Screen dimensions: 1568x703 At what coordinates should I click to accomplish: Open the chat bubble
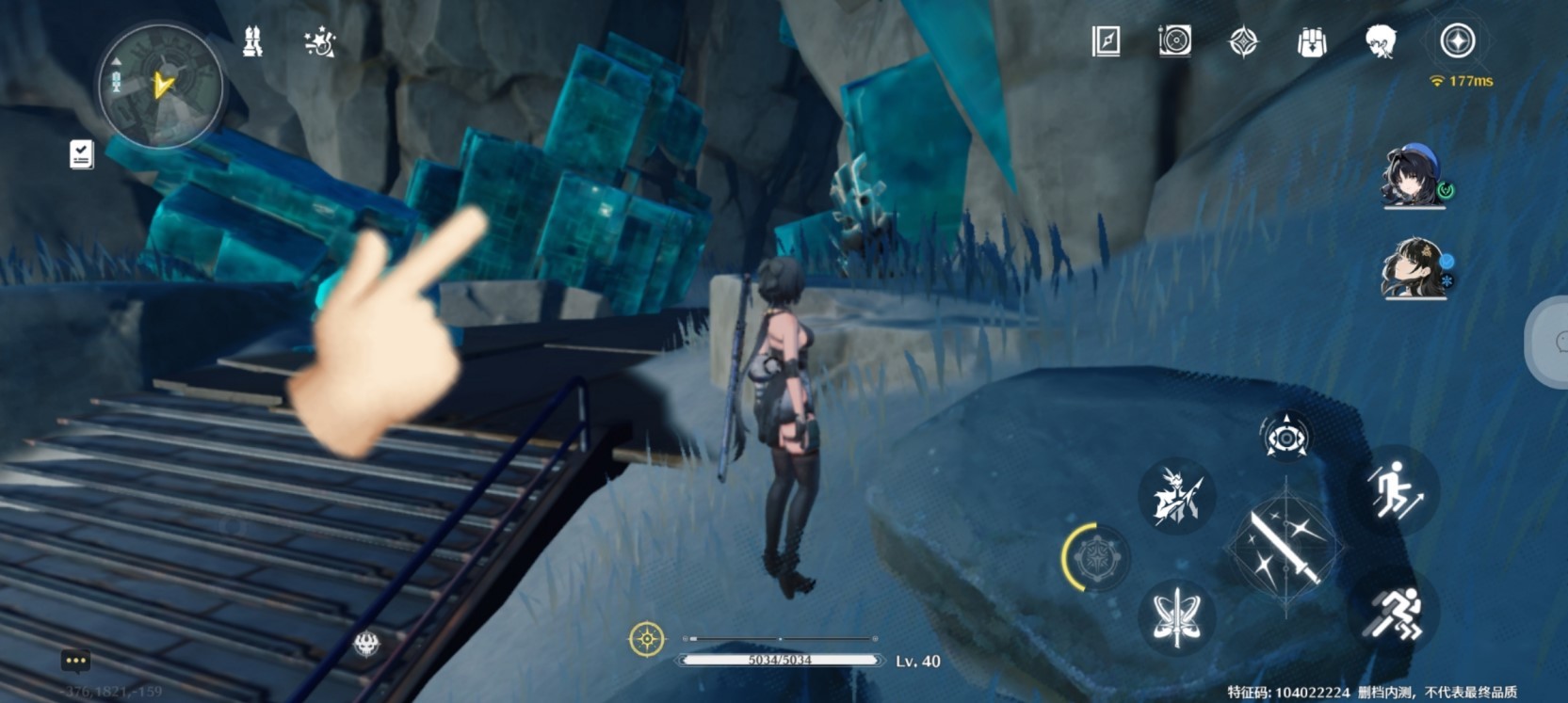coord(75,661)
